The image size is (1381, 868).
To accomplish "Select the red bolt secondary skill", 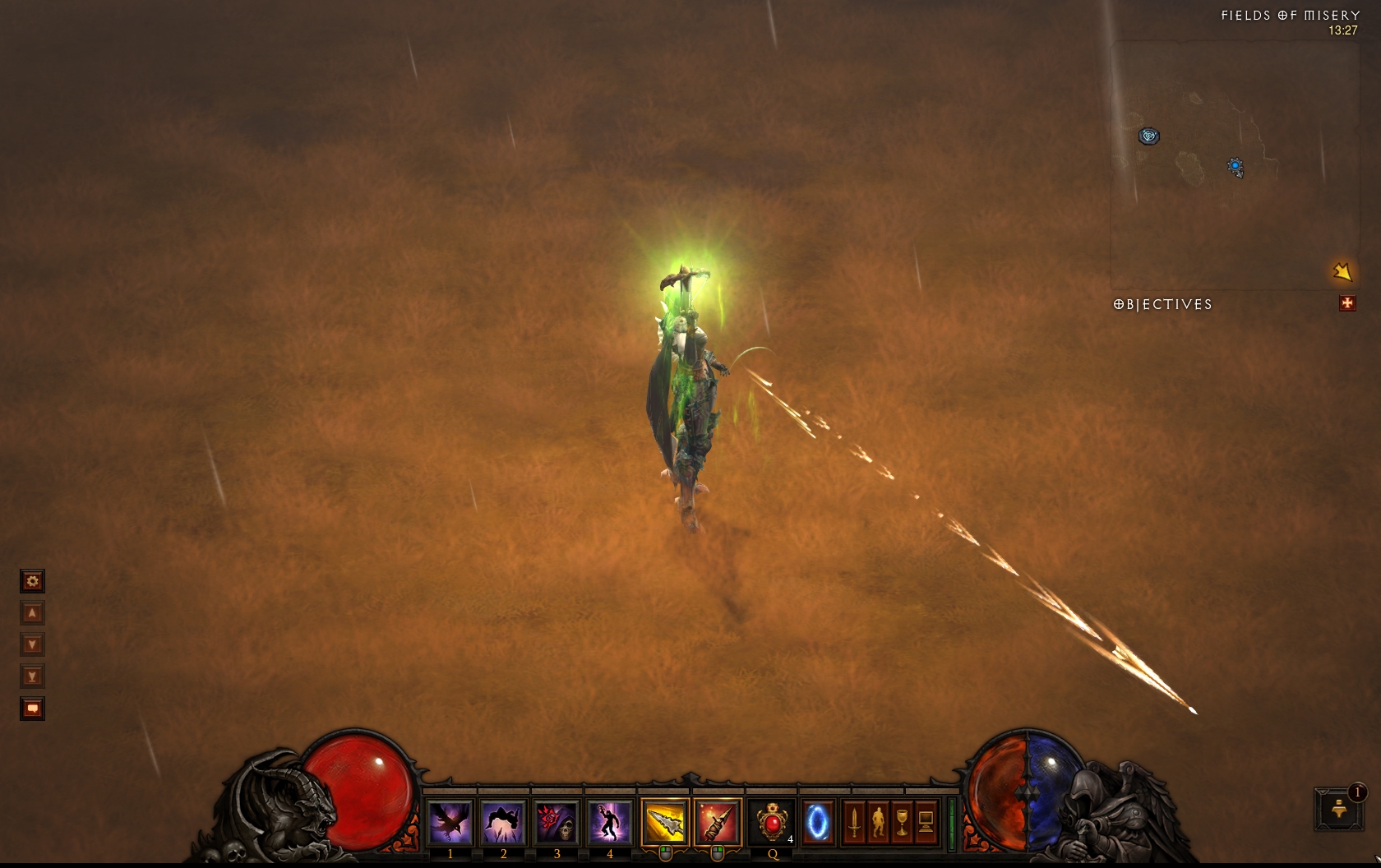I will (x=717, y=821).
